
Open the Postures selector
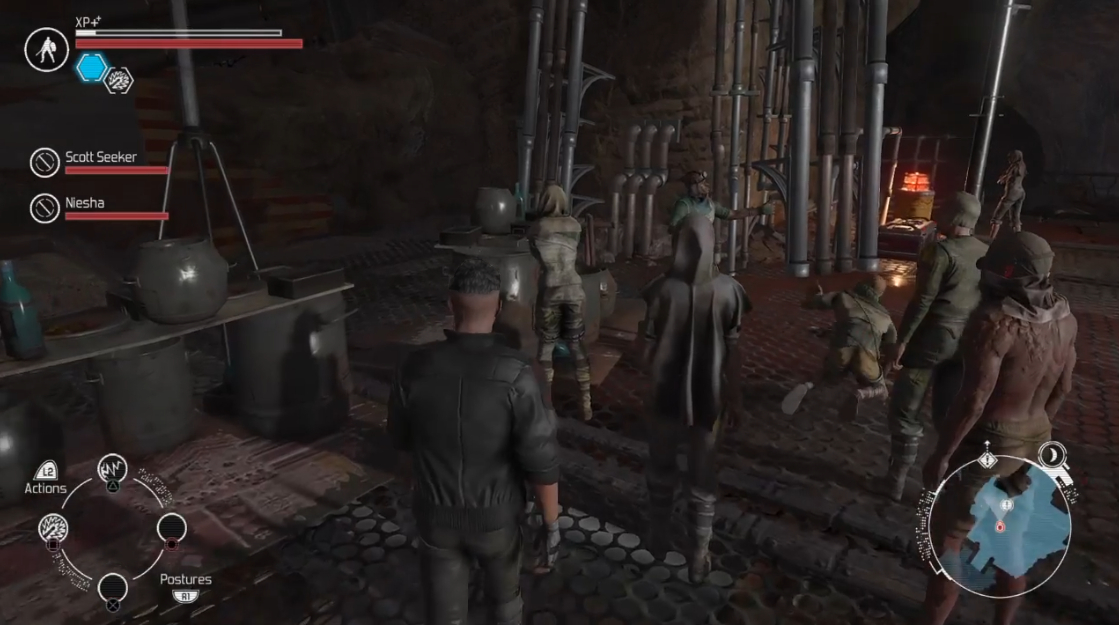pos(186,580)
